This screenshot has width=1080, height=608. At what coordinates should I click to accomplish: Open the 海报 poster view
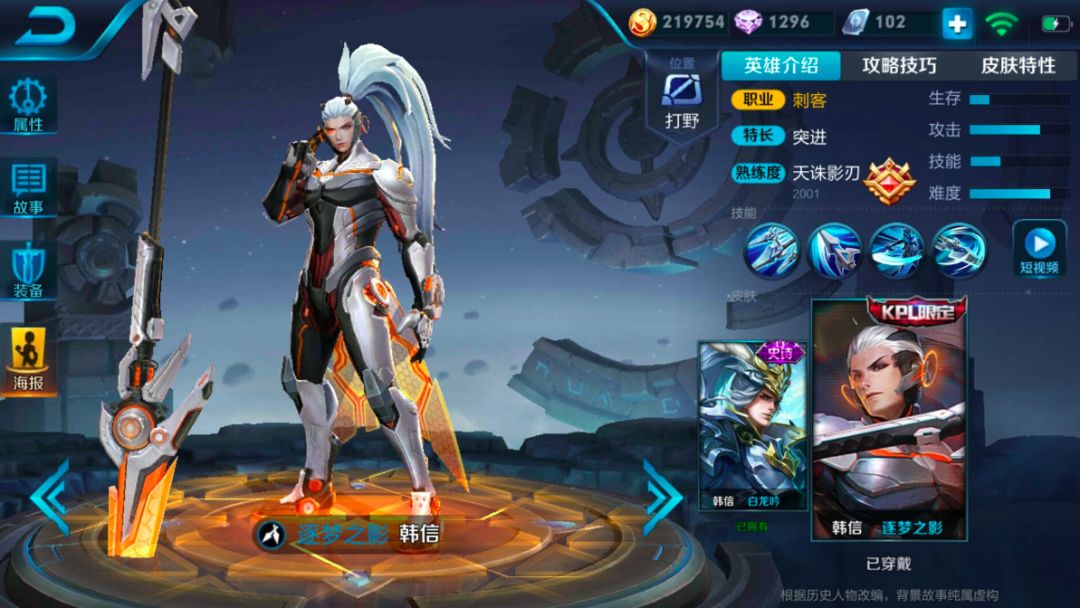[x=29, y=360]
